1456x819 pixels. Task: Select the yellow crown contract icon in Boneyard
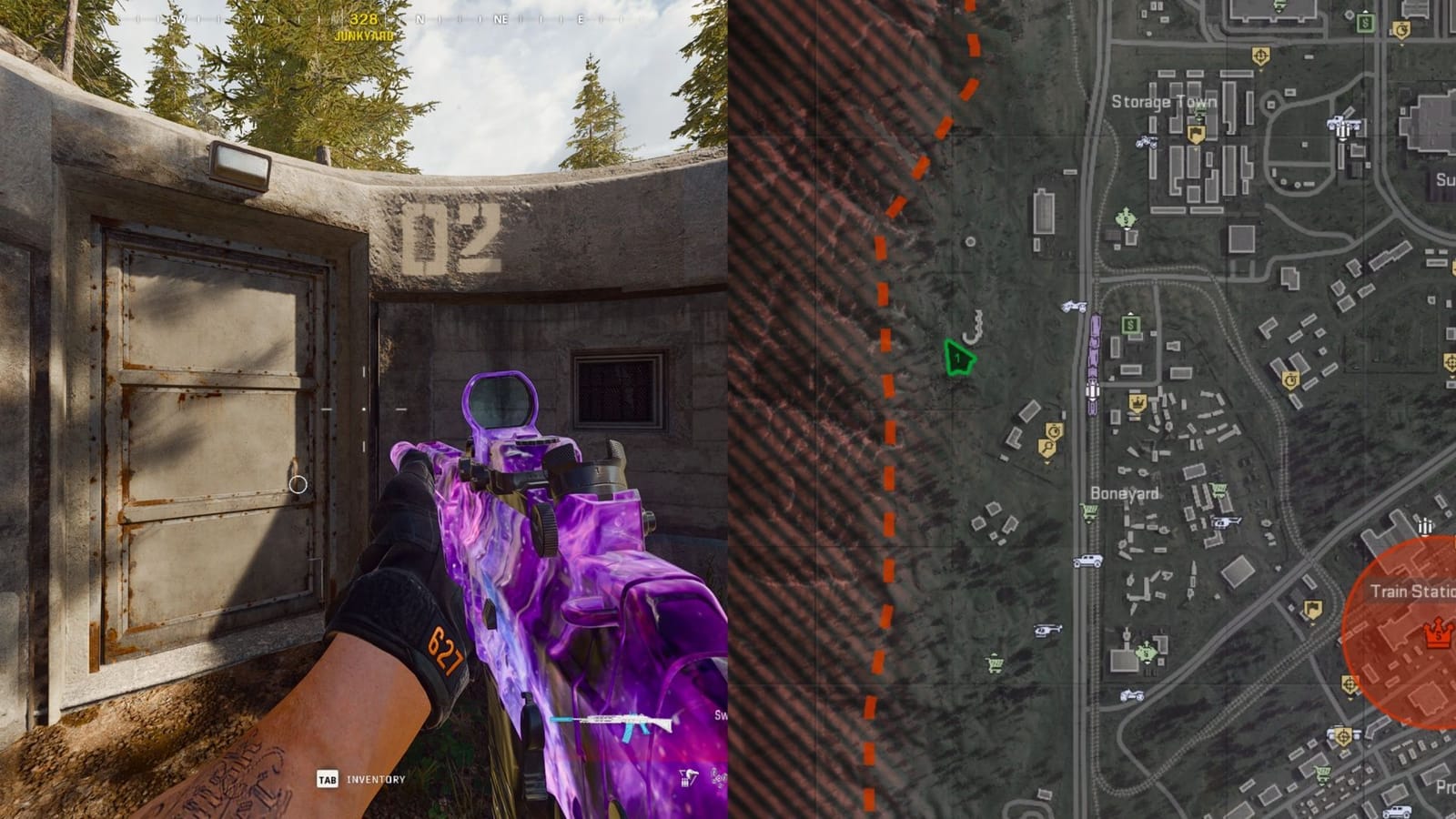click(x=1137, y=402)
